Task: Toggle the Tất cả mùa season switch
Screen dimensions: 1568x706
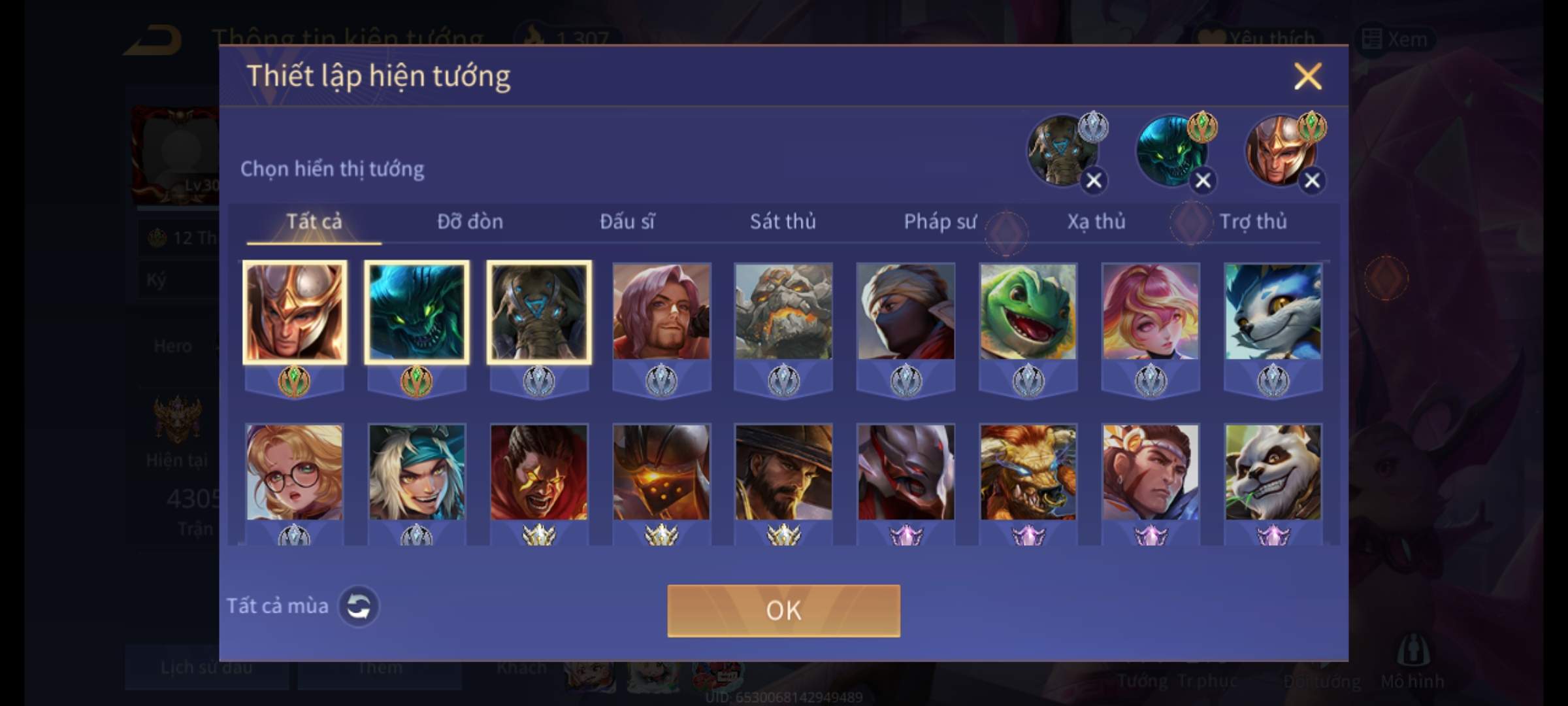Action: 358,606
